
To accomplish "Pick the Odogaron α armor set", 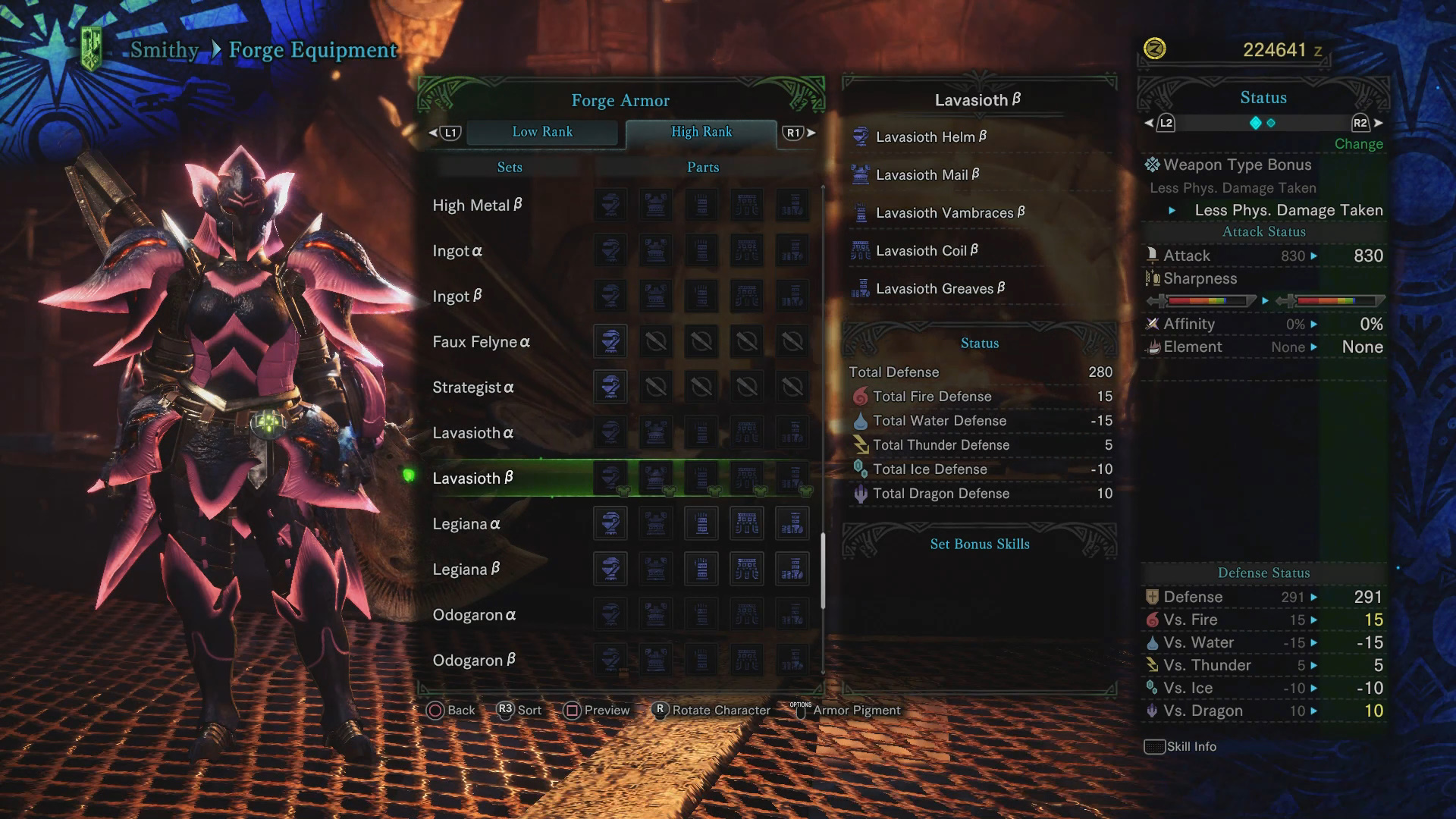I will [x=474, y=615].
